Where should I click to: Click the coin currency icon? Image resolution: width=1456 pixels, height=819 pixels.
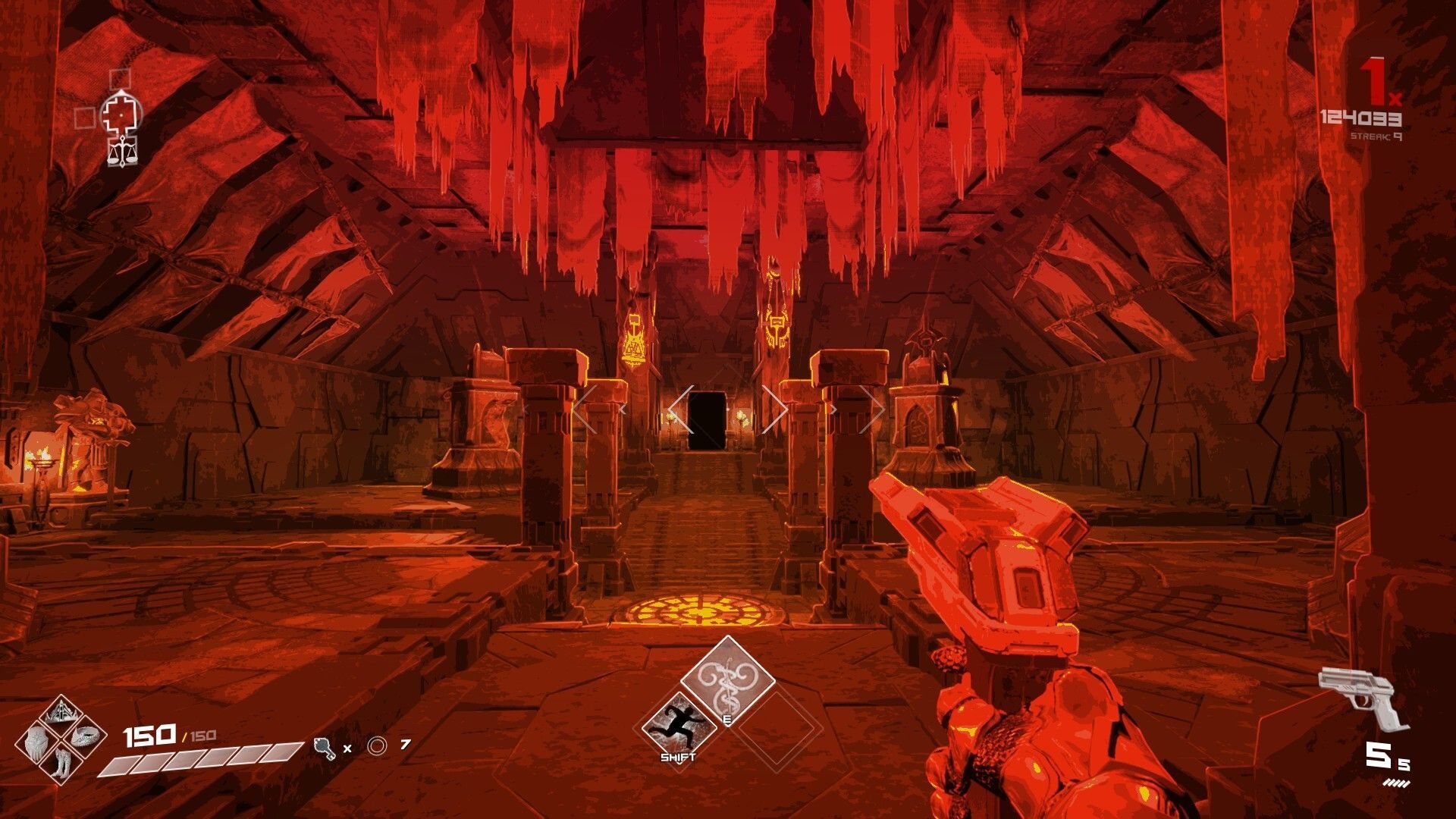coord(377,746)
